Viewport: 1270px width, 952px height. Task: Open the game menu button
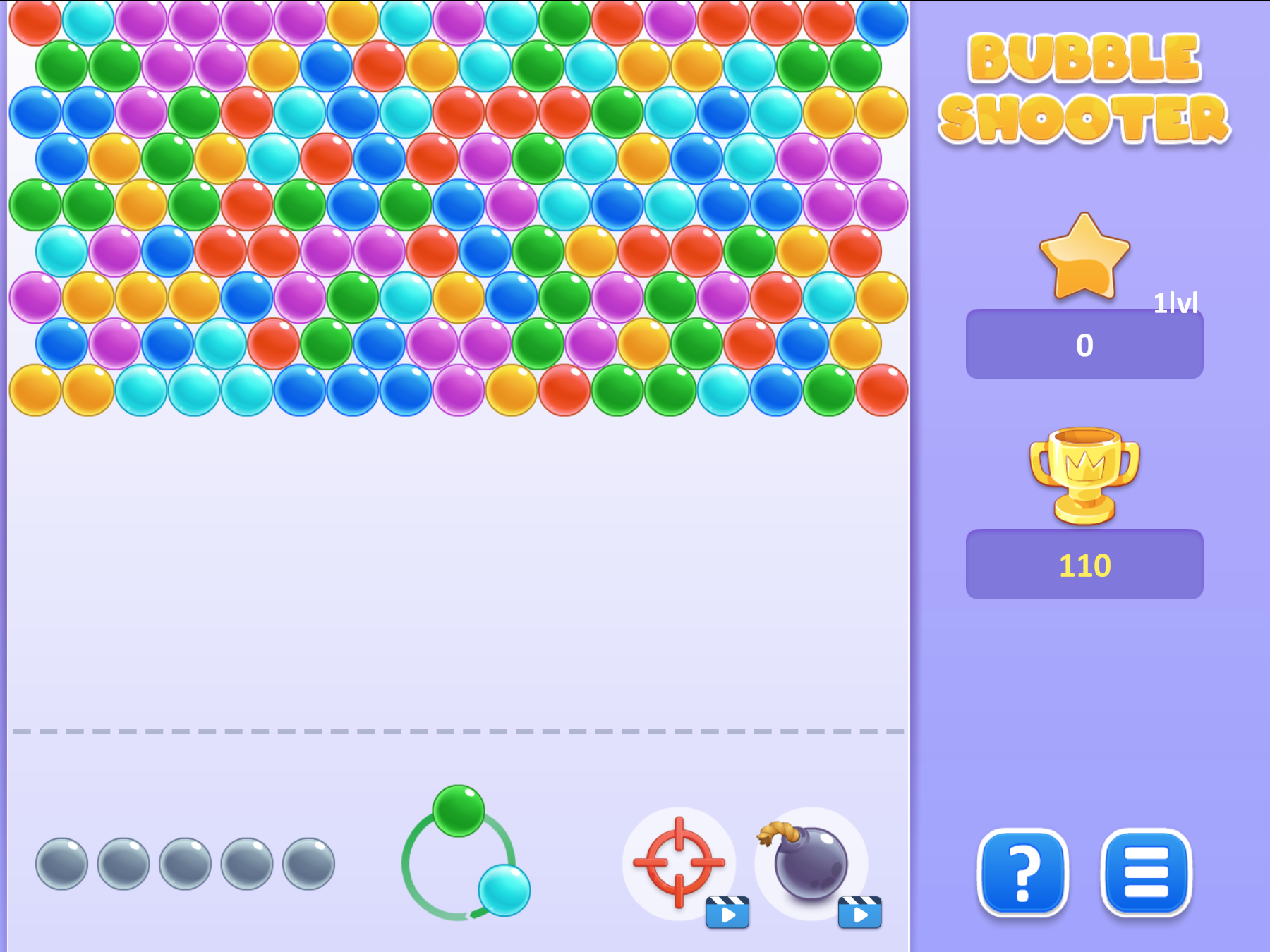pos(1147,874)
